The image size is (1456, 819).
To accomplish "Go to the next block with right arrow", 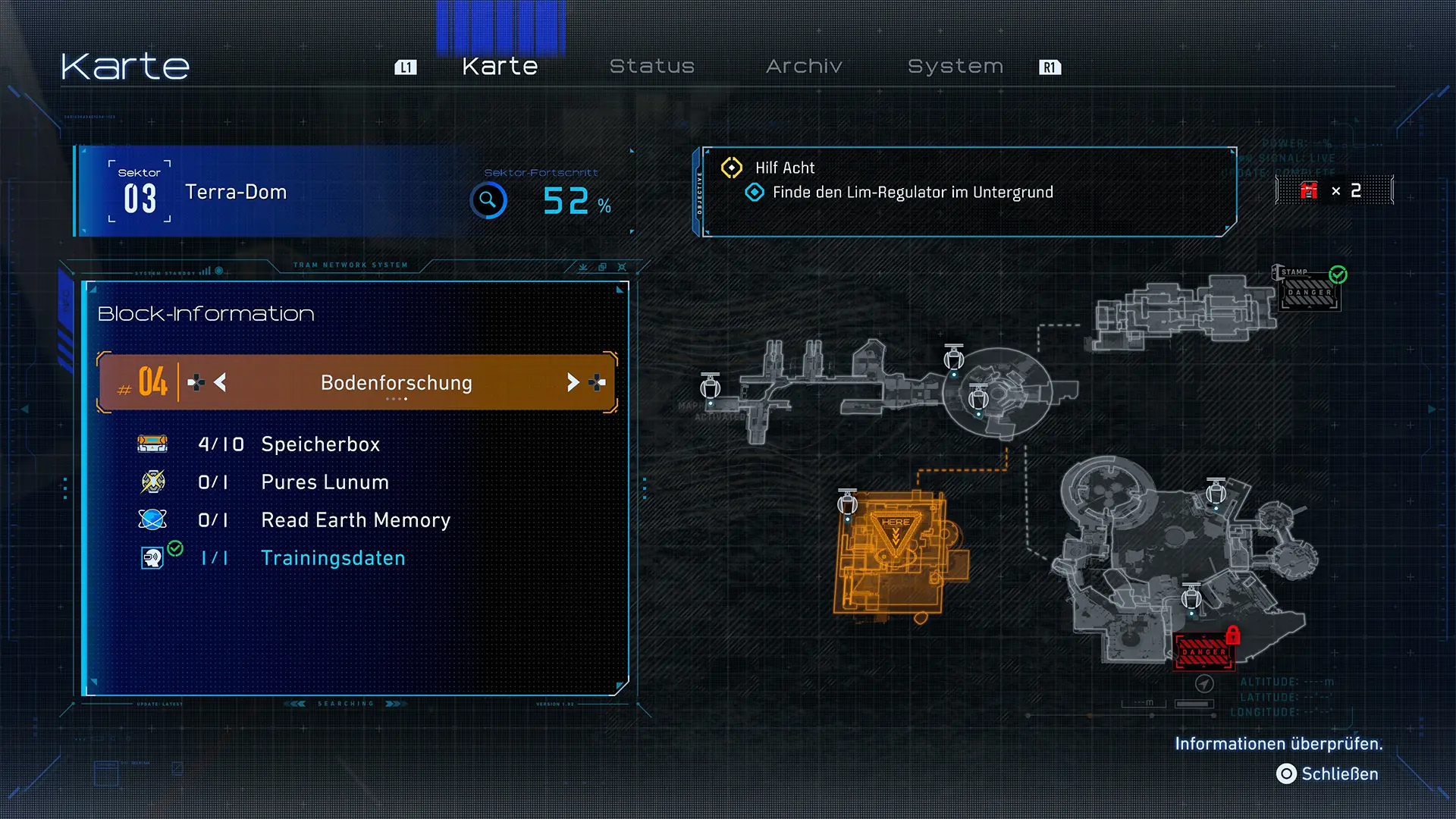I will (x=573, y=382).
